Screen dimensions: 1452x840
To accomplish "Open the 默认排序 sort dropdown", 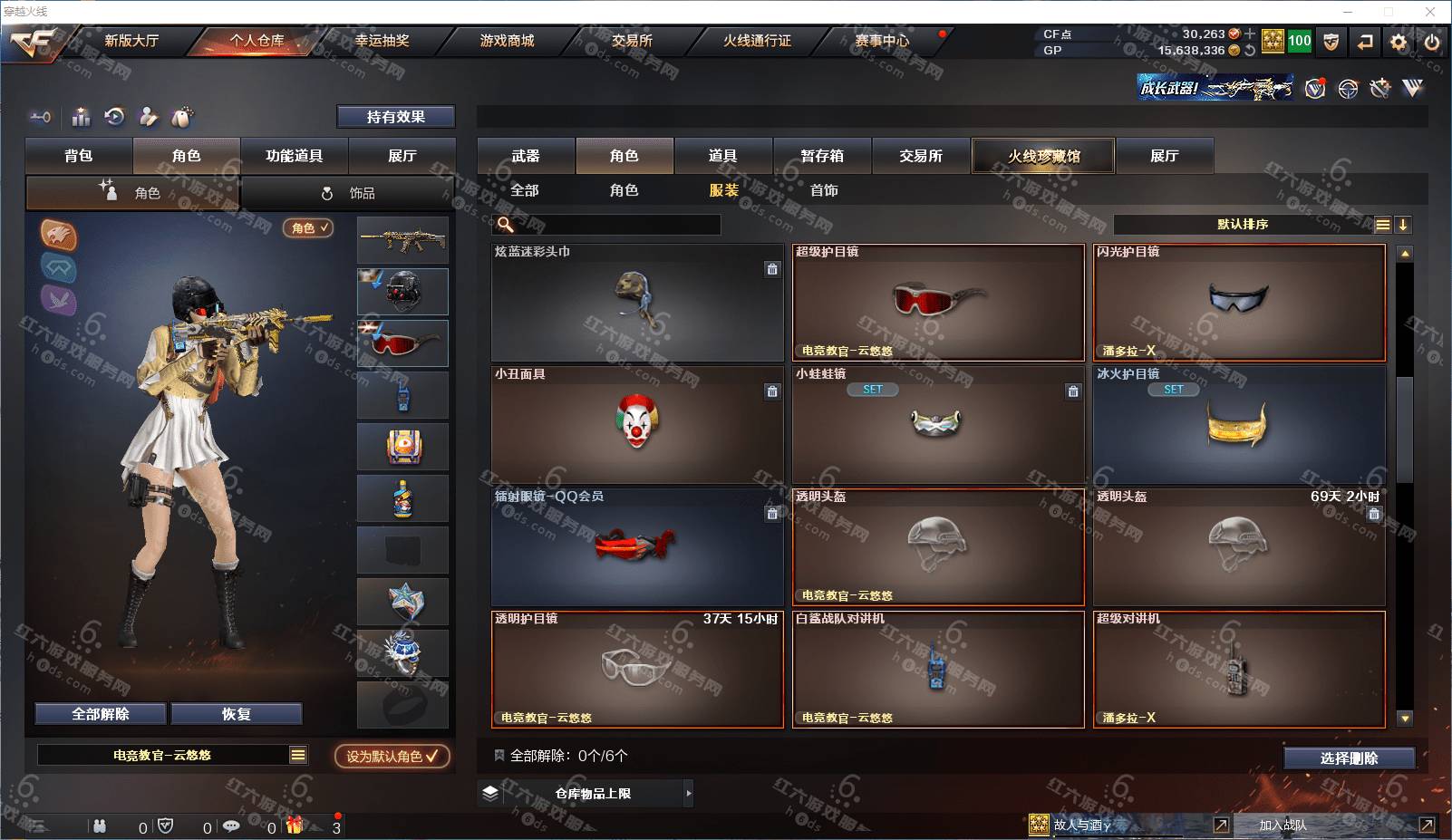I will 1243,225.
